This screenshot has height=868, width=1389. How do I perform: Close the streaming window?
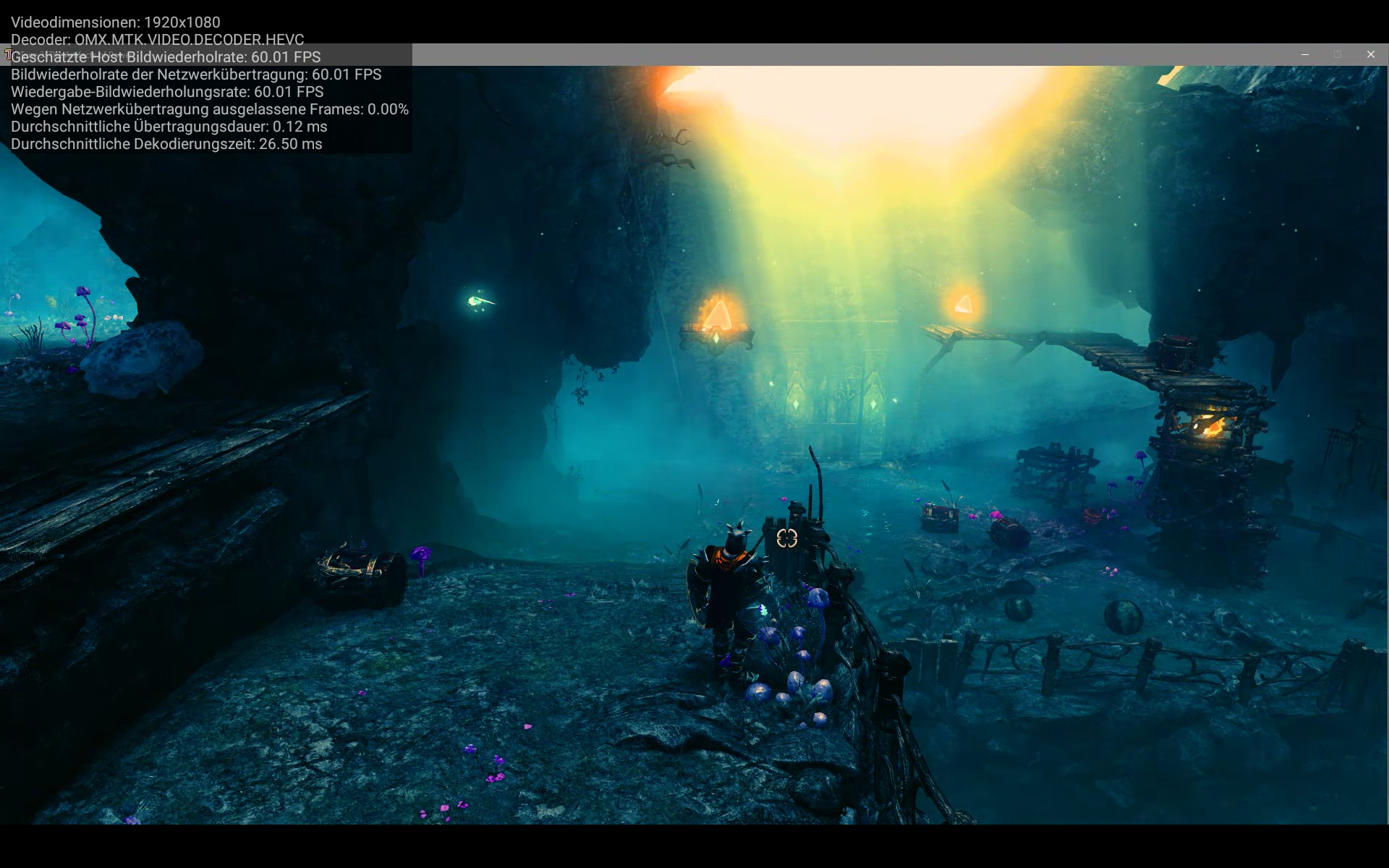1371,54
